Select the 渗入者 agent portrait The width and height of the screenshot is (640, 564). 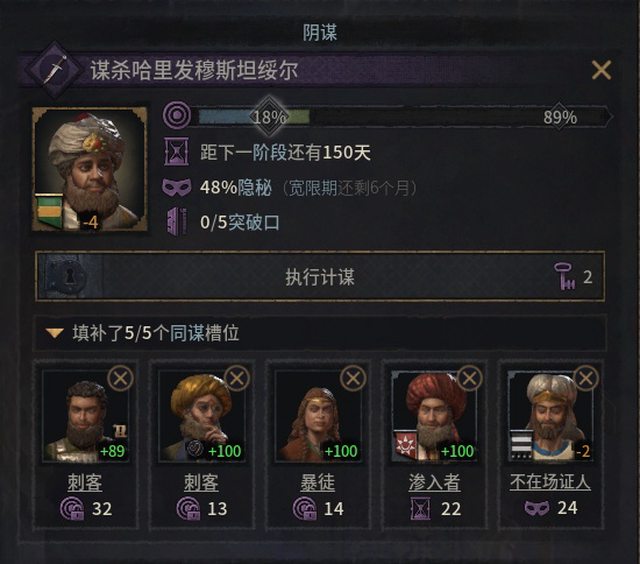[435, 419]
